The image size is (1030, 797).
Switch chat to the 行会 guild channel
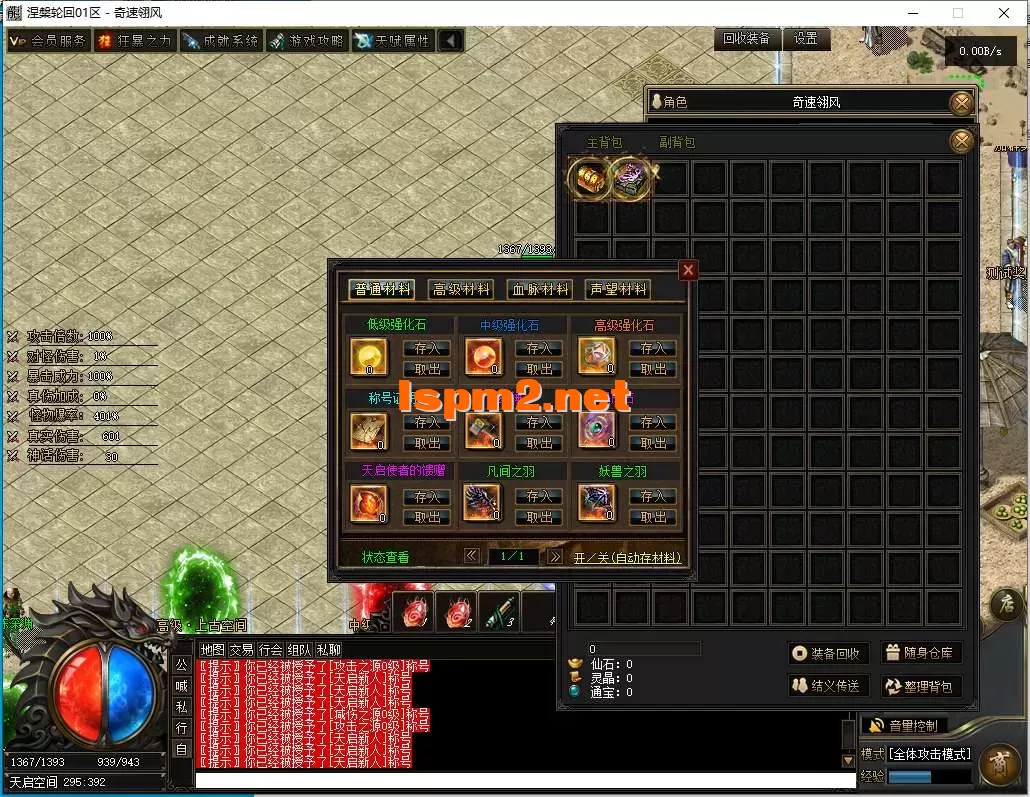click(x=270, y=650)
